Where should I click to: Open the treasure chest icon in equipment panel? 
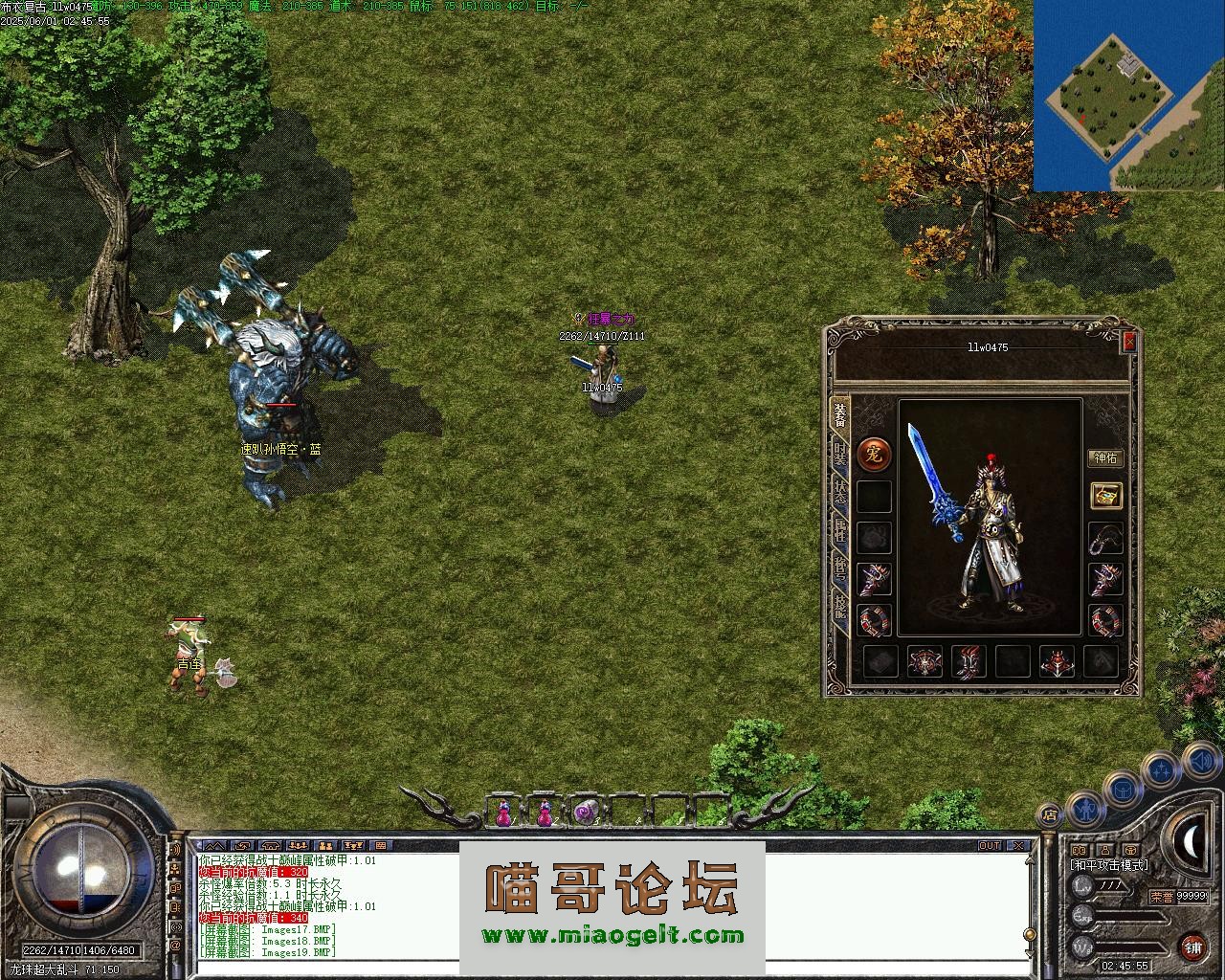pos(1105,495)
